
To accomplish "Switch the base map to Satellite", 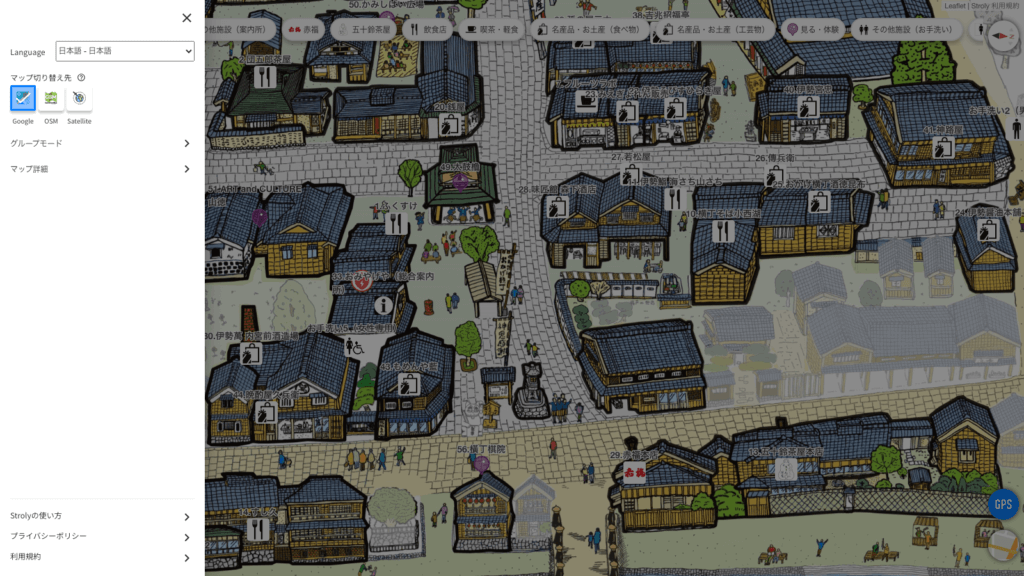I will point(79,98).
